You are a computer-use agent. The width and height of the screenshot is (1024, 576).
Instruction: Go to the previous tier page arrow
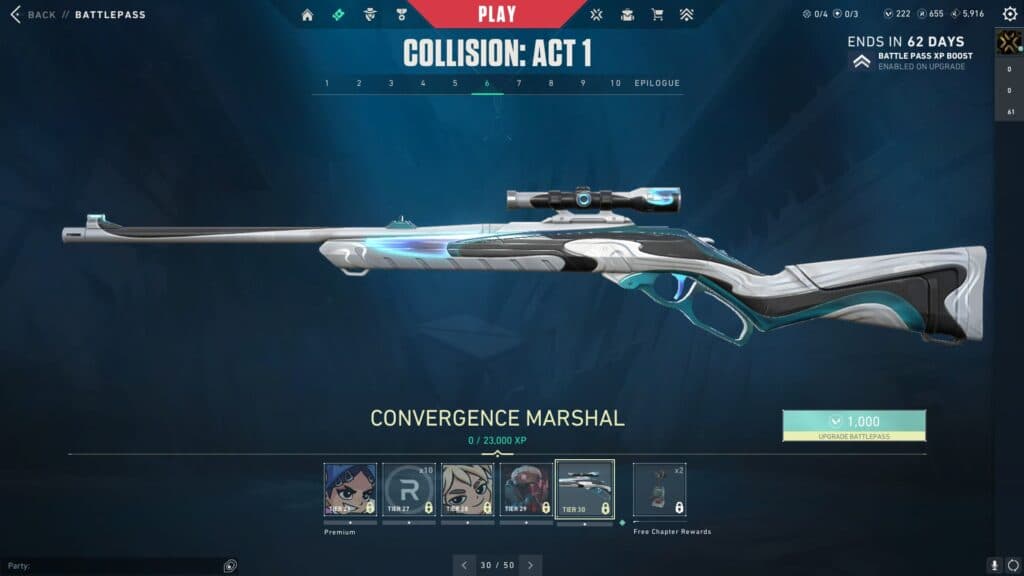[x=464, y=565]
